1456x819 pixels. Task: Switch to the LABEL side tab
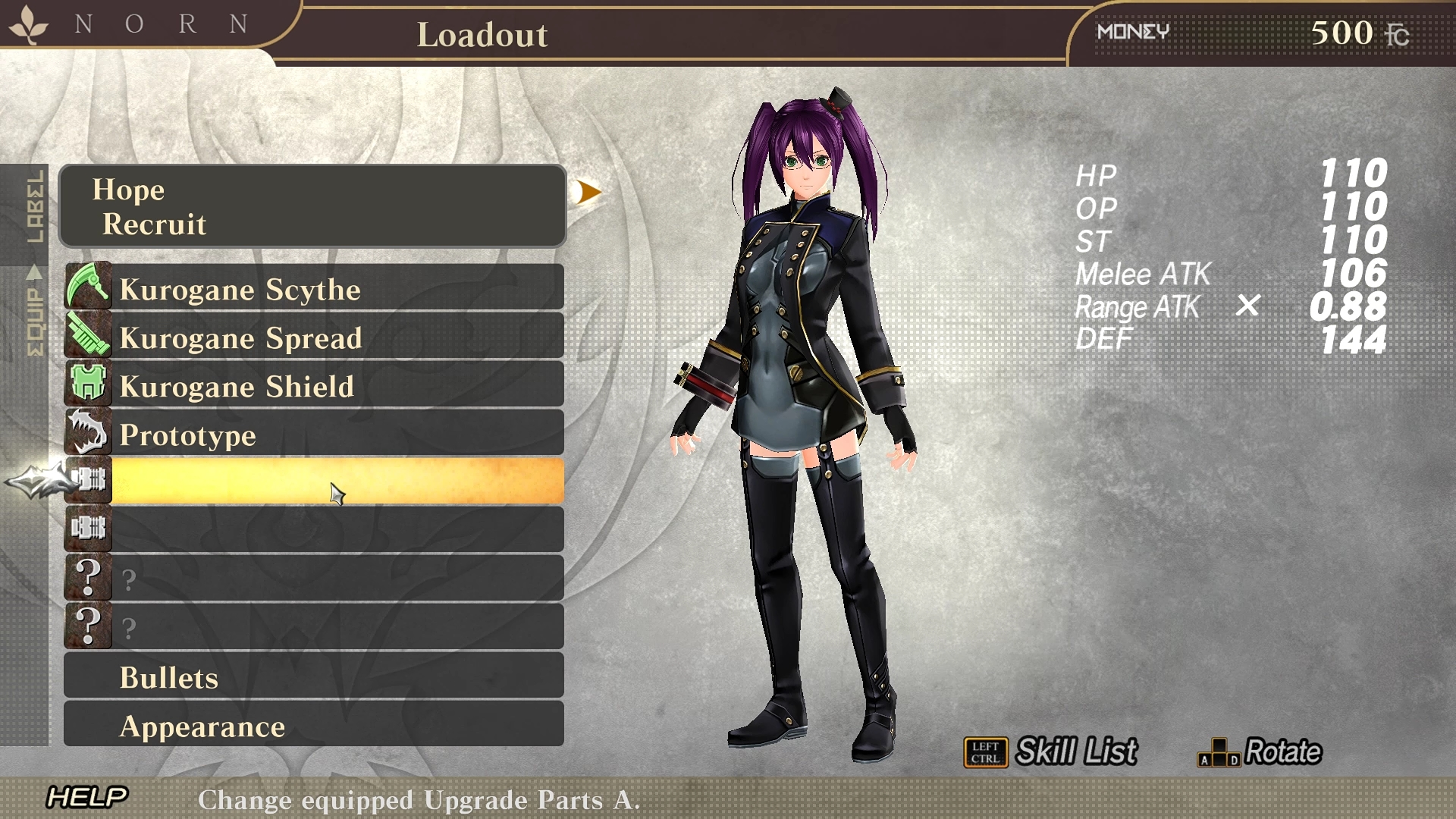[34, 206]
